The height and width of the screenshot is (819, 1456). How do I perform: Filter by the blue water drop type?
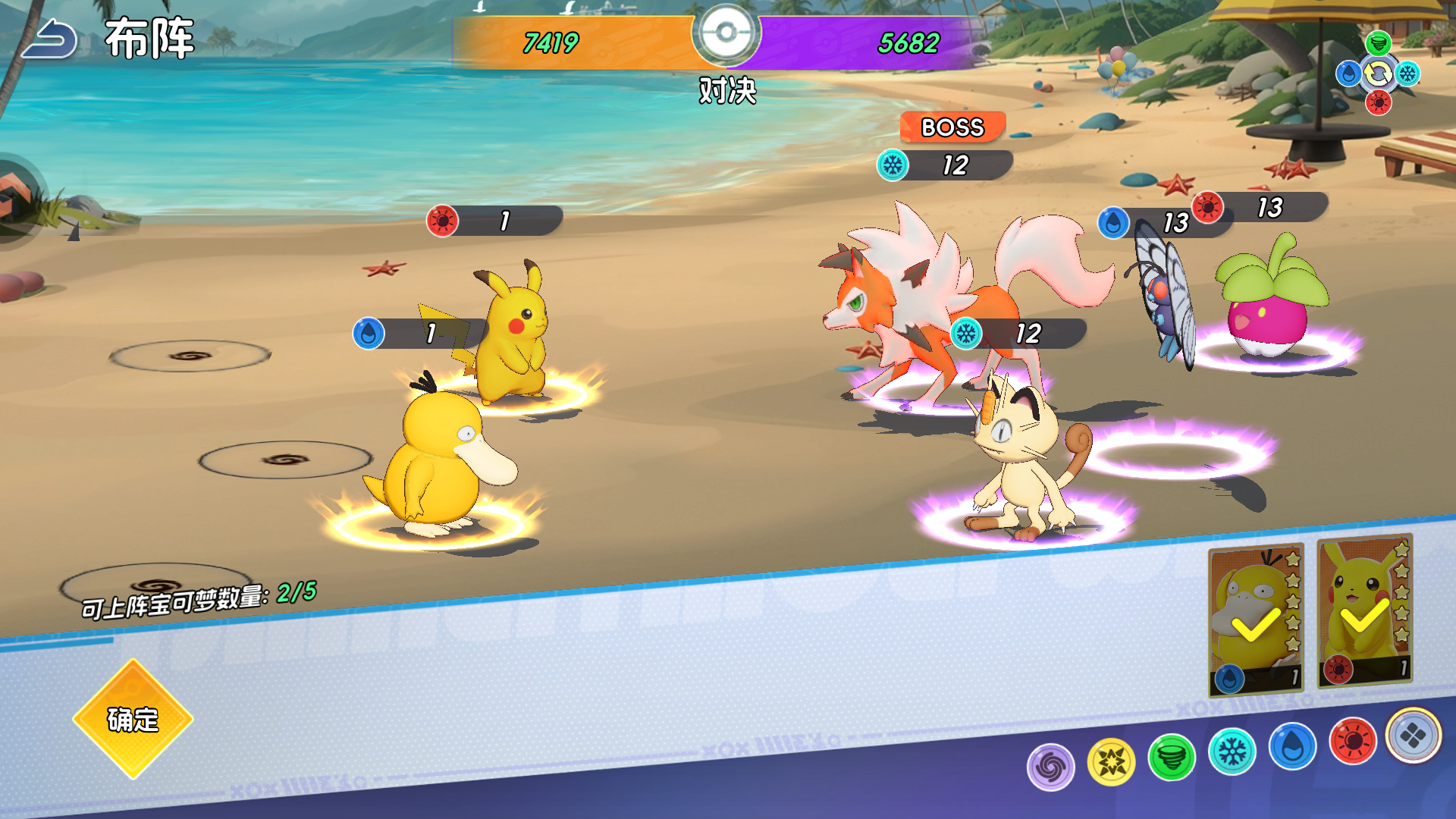coord(1293,746)
